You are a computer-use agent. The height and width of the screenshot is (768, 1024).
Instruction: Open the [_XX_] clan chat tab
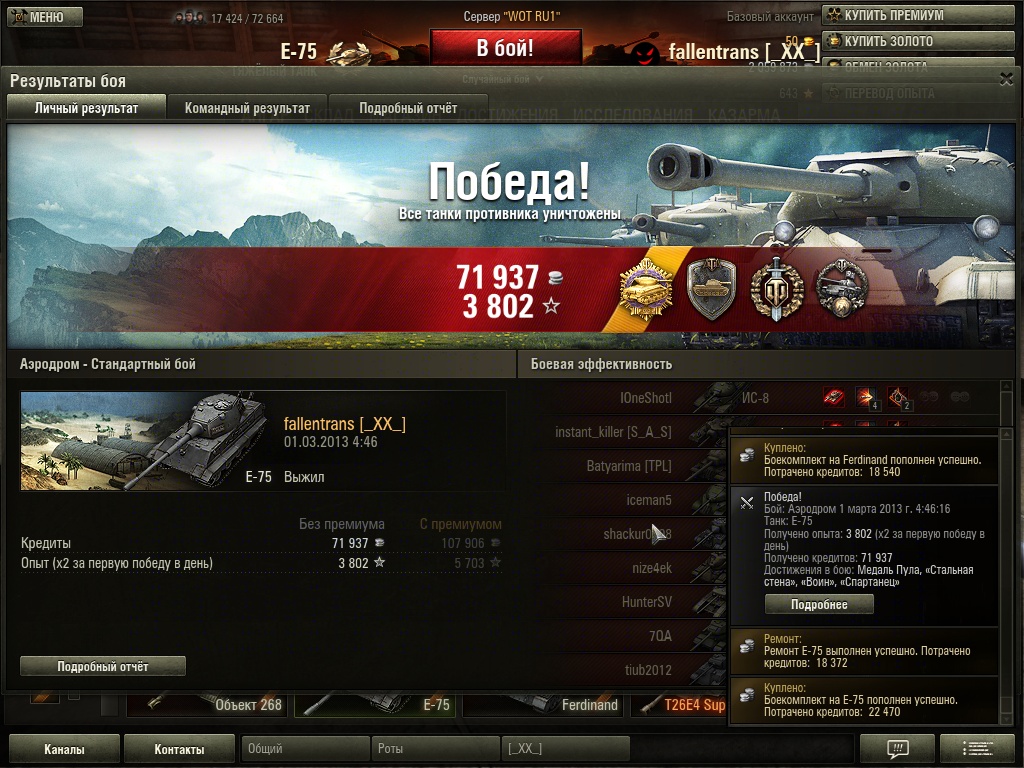(565, 749)
